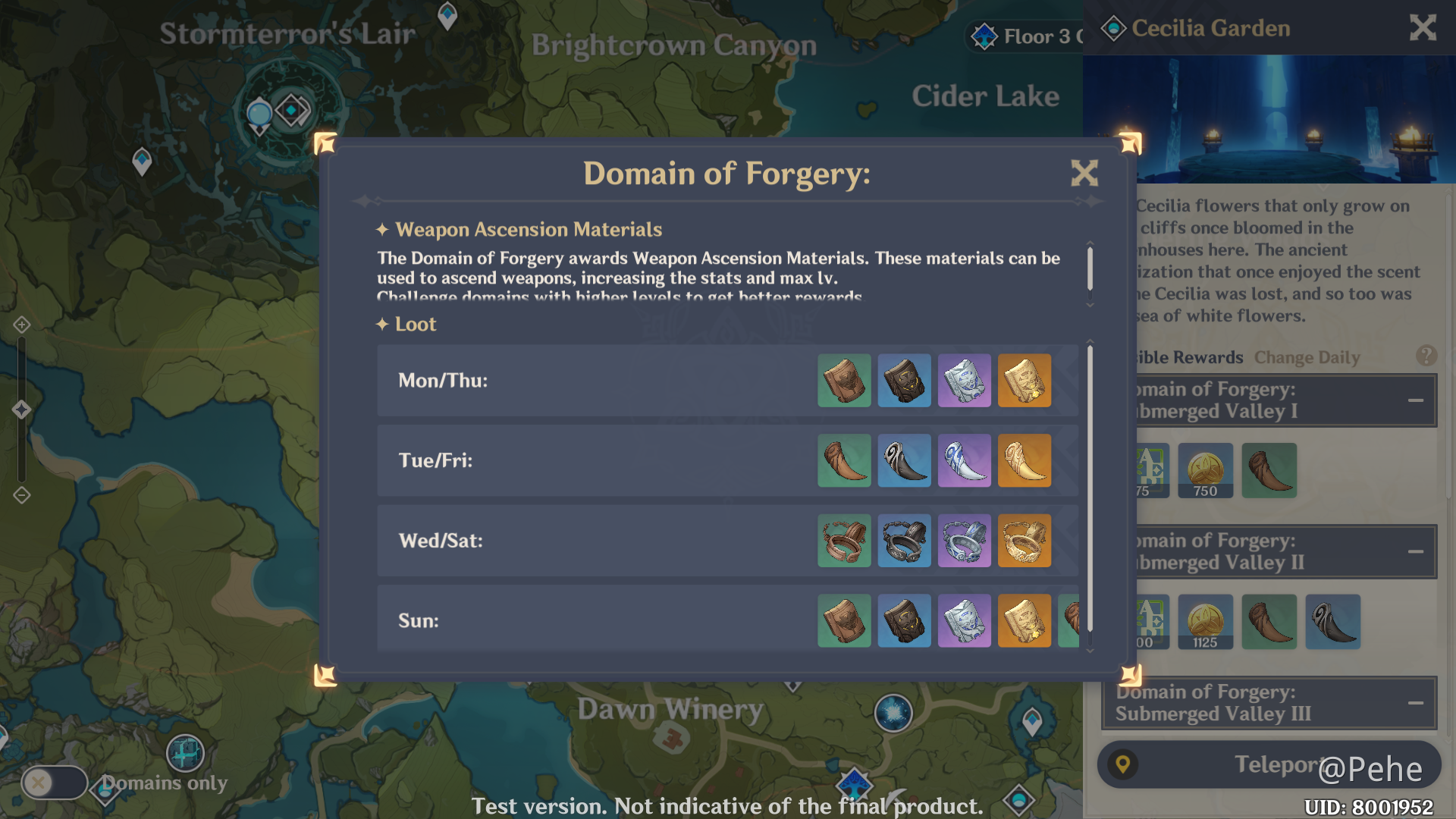The width and height of the screenshot is (1456, 819).
Task: Close the Cecilia Garden side panel
Action: (x=1423, y=28)
